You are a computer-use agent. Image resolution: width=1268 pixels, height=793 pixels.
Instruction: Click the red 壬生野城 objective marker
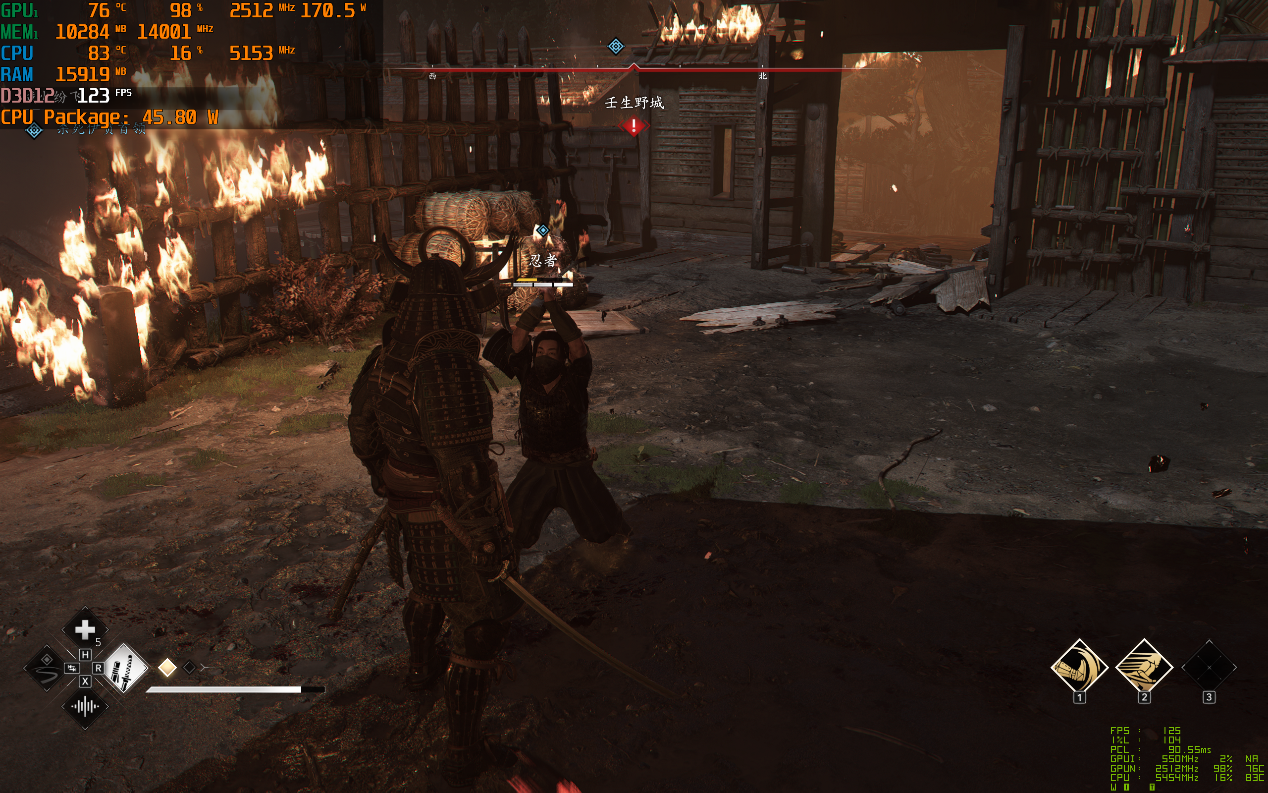(634, 126)
